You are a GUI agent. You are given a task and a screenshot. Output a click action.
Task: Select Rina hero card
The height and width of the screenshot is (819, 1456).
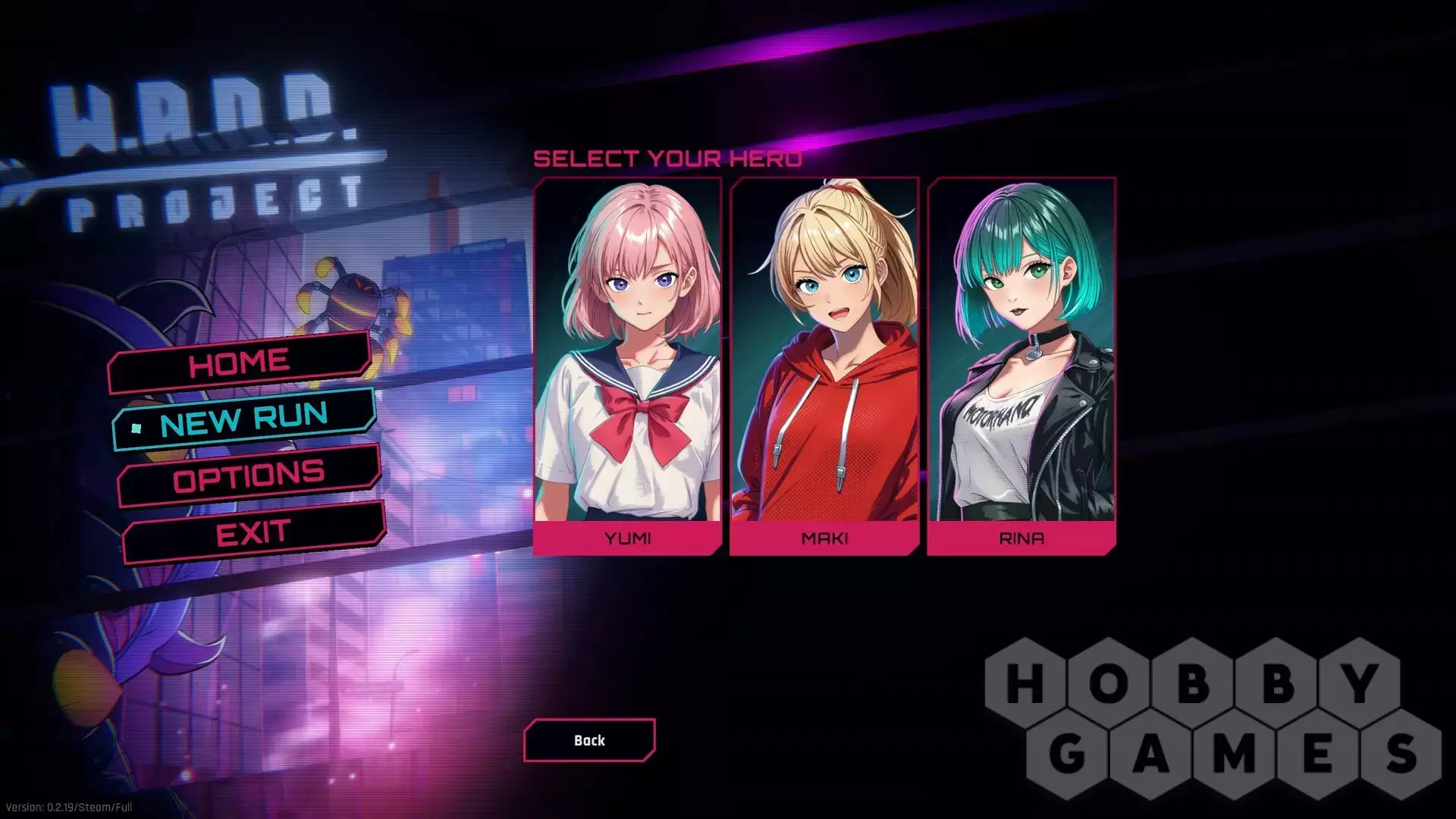(x=1021, y=366)
